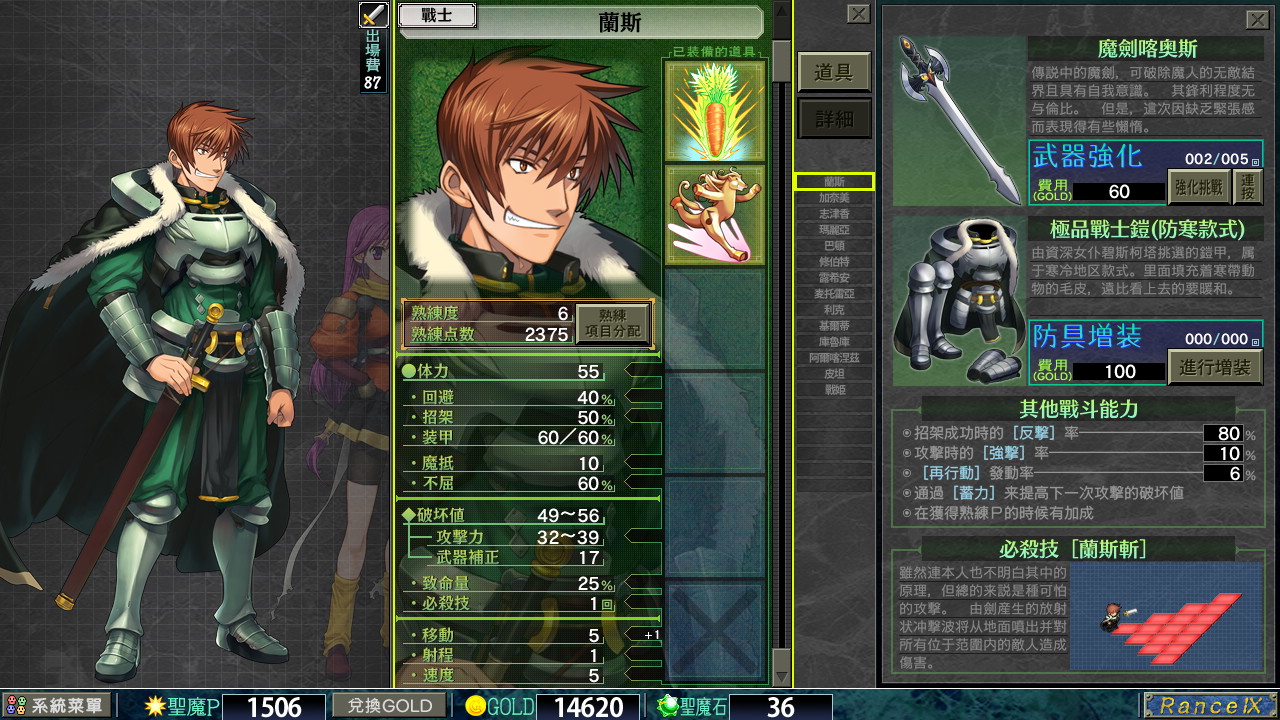The width and height of the screenshot is (1280, 720).
Task: Click the 進行增装 armor augment button
Action: click(x=1214, y=367)
